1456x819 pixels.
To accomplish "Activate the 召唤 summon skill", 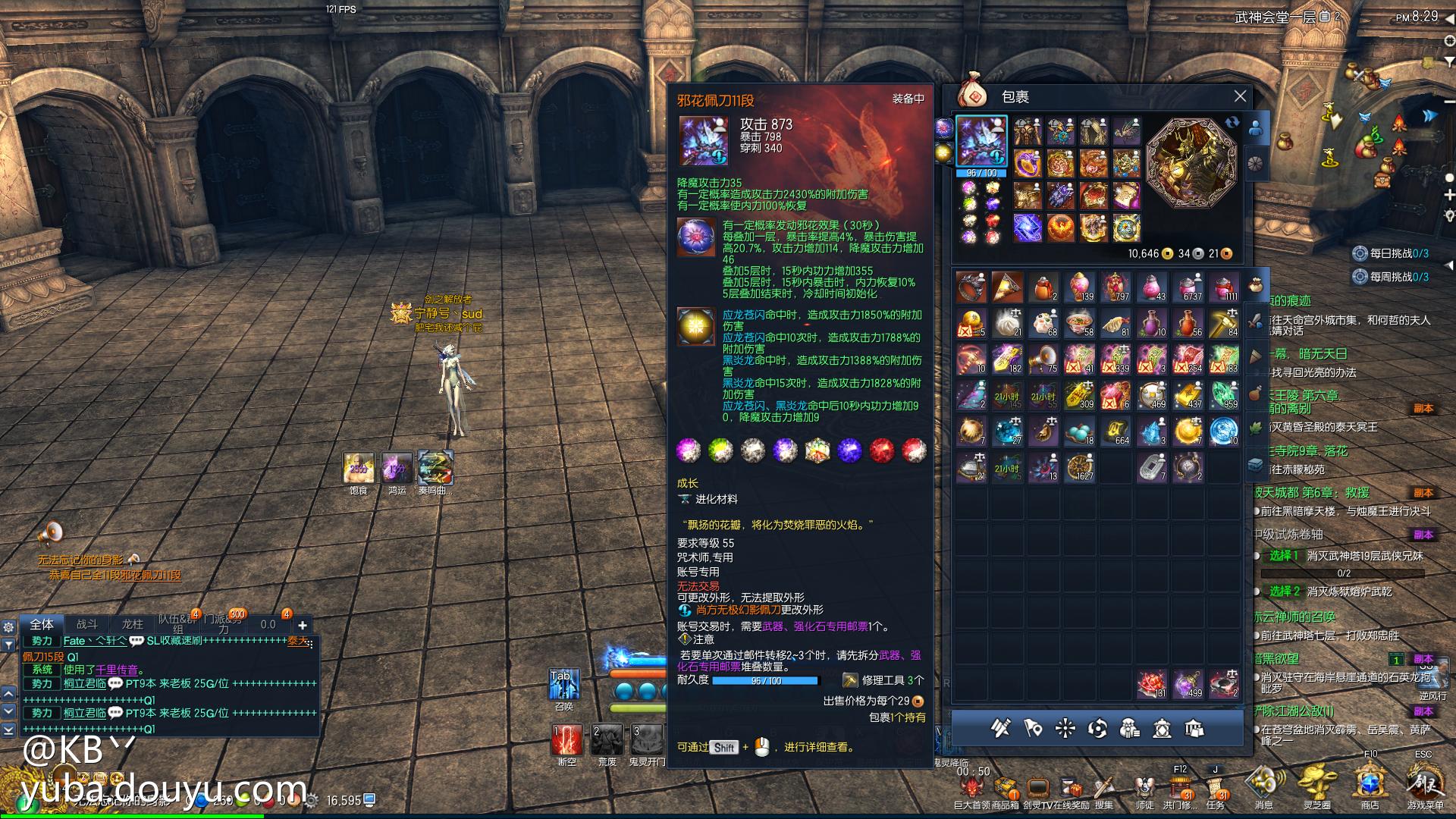I will click(564, 684).
